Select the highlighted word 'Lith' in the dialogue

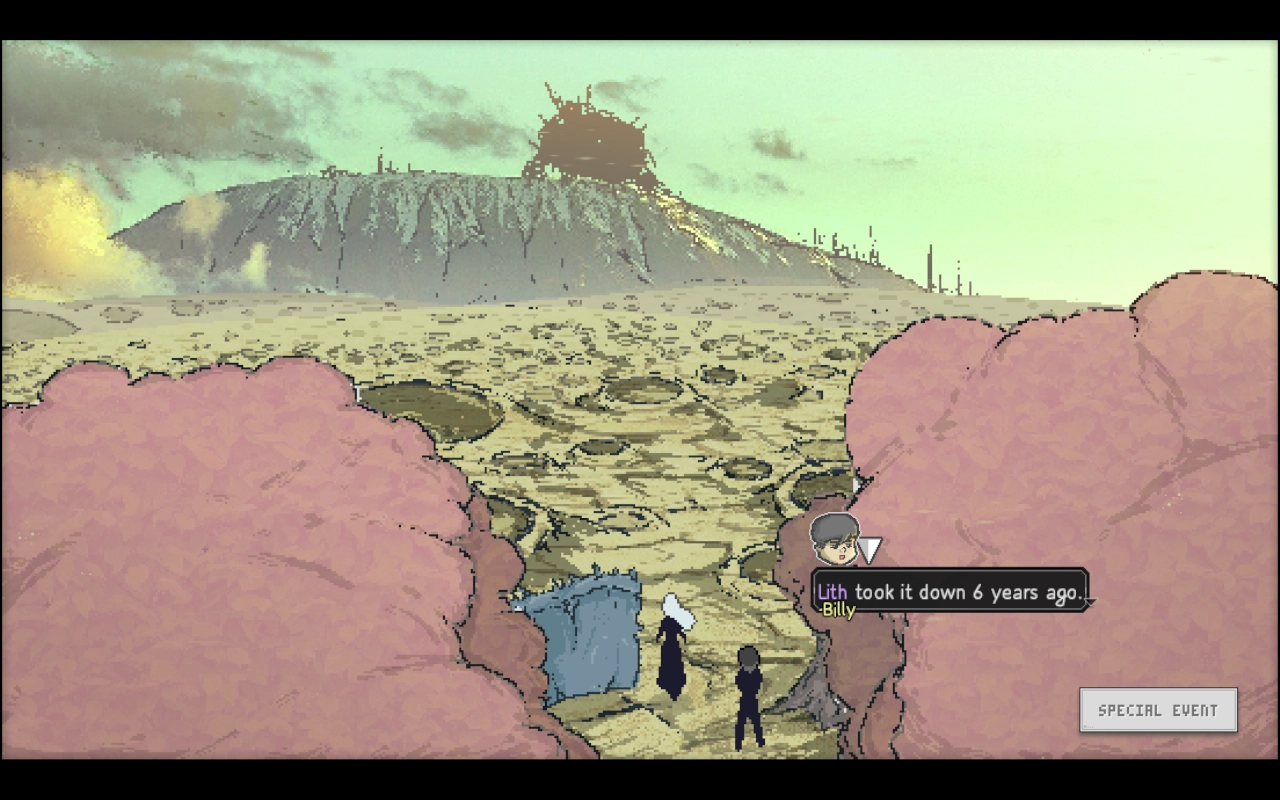coord(832,592)
